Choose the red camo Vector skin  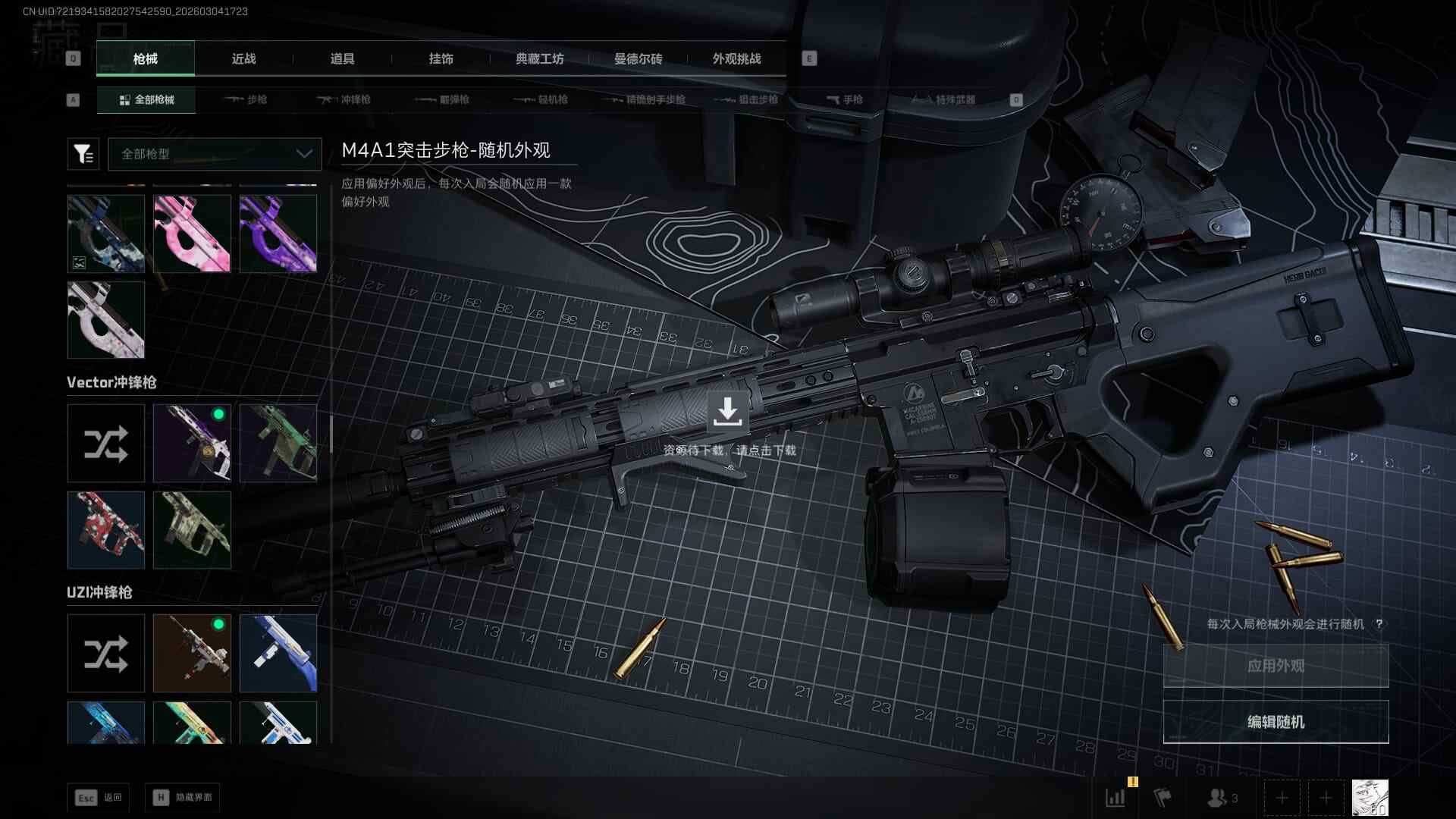[105, 530]
